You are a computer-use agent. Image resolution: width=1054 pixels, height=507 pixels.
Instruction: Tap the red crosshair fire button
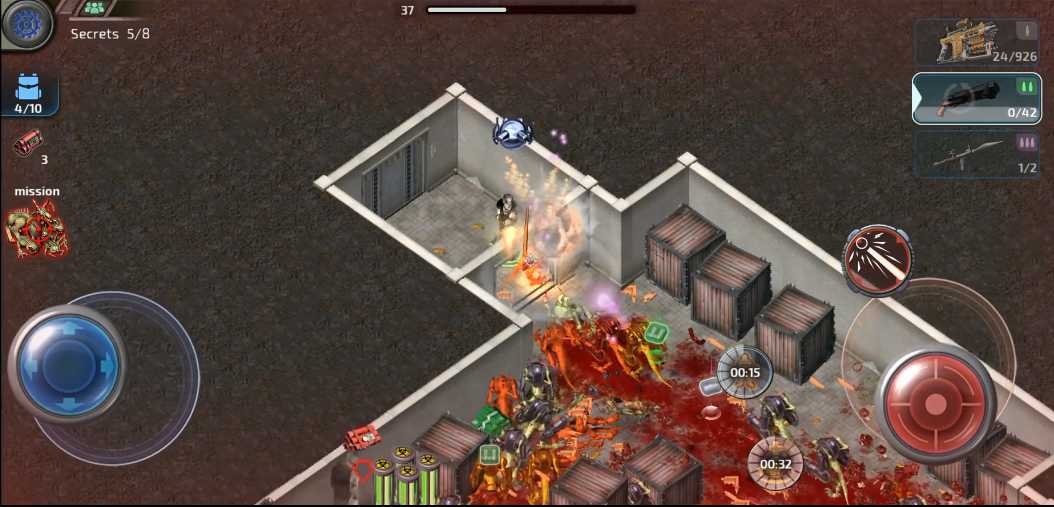point(934,403)
